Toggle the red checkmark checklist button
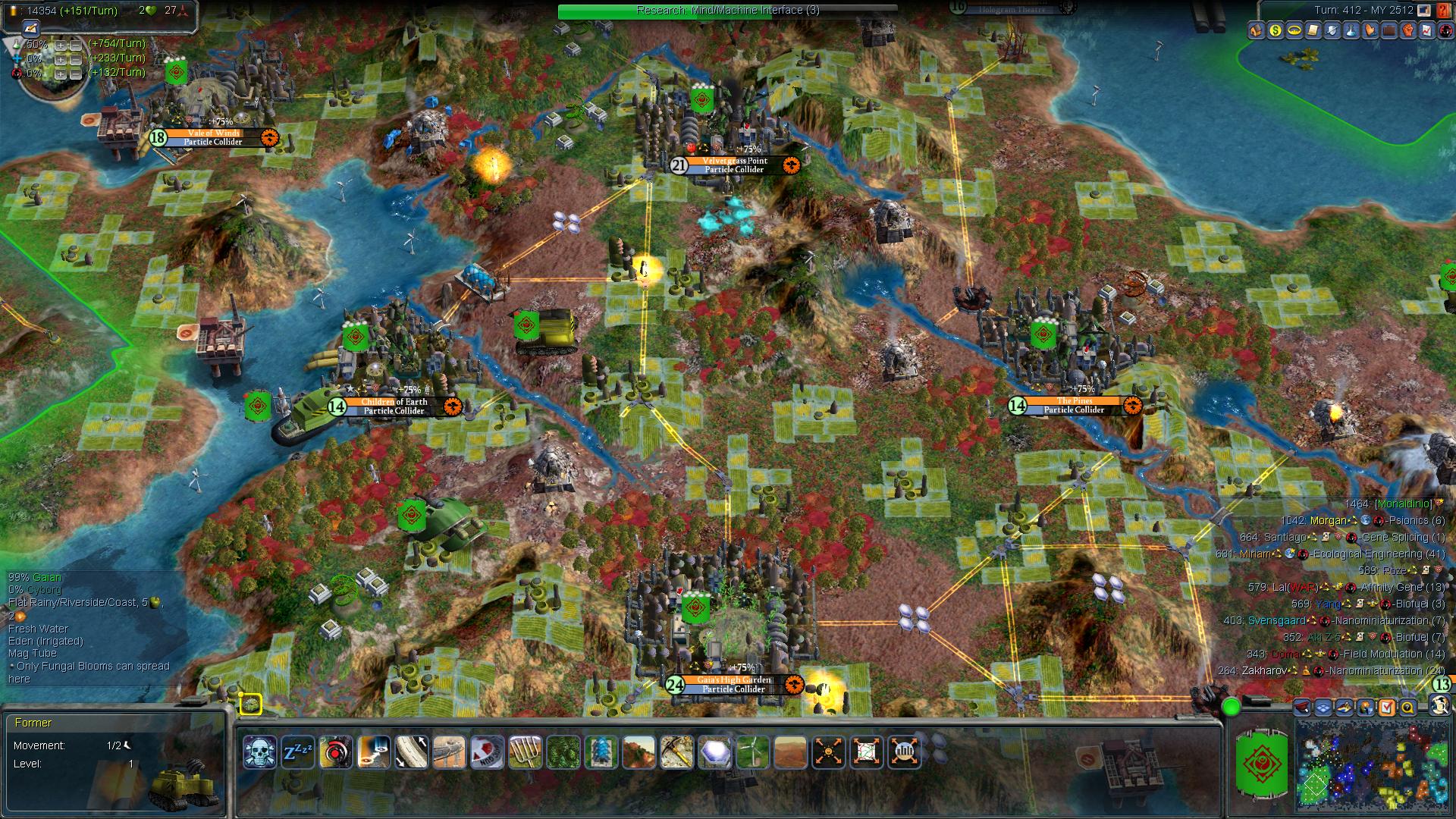Screen dimensions: 1456x819 (1387, 708)
